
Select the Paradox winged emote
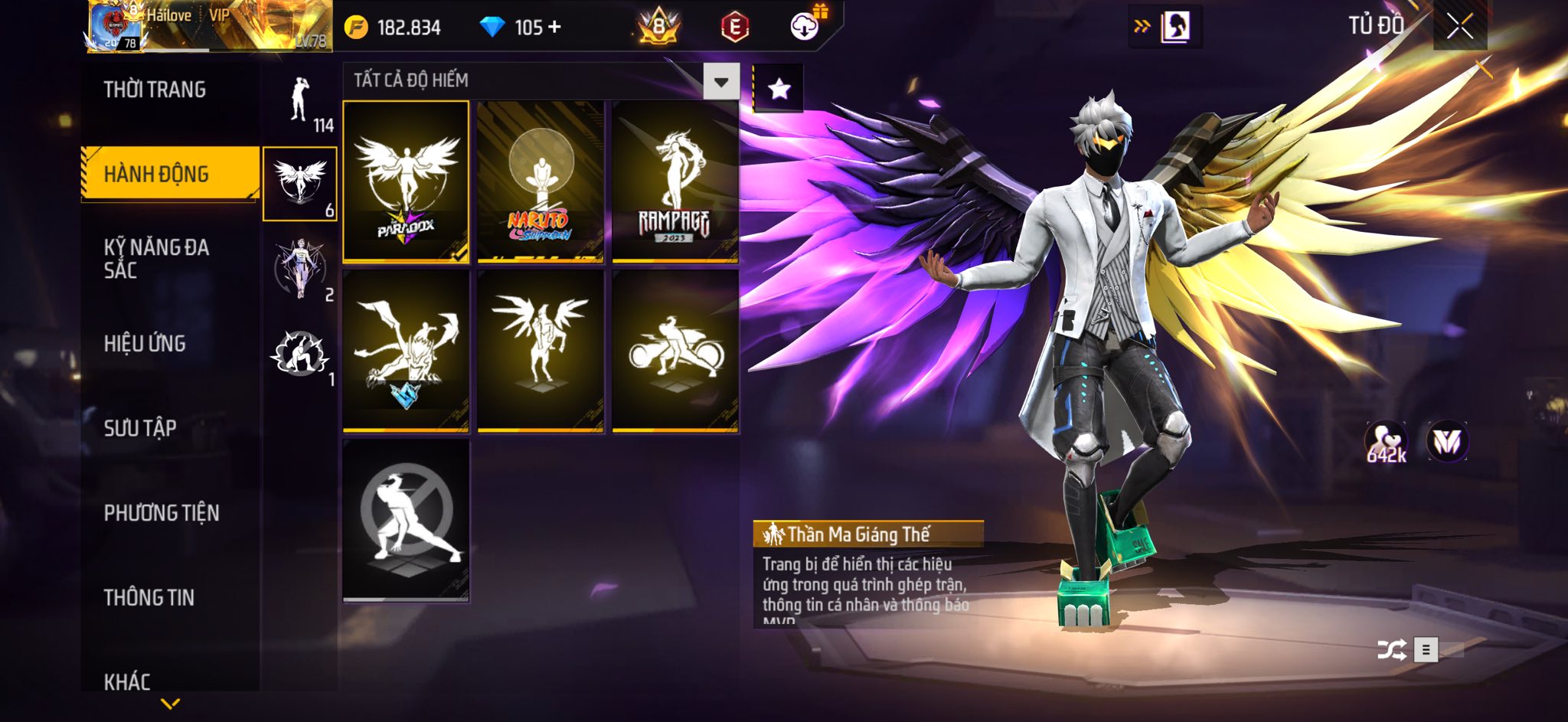(406, 181)
